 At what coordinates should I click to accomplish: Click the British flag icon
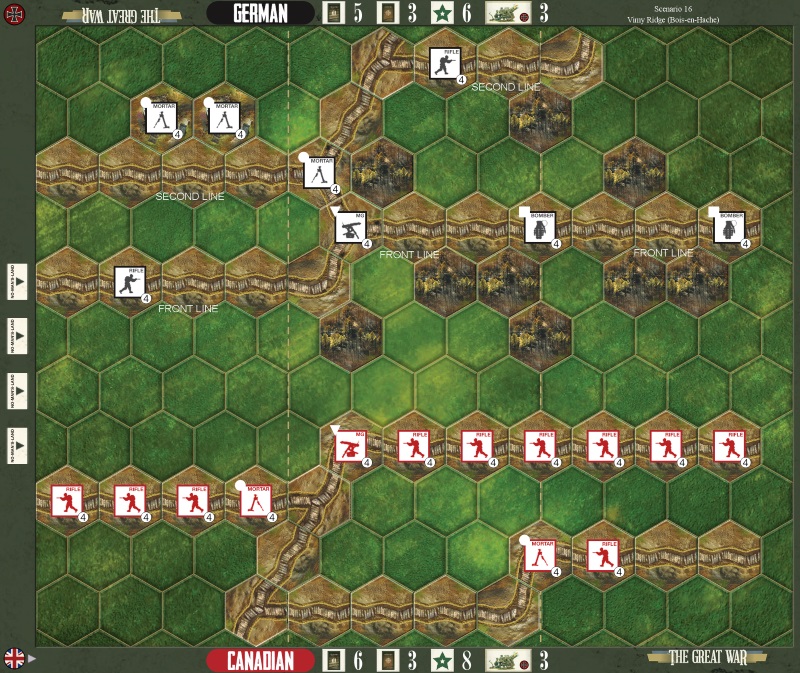(16, 658)
